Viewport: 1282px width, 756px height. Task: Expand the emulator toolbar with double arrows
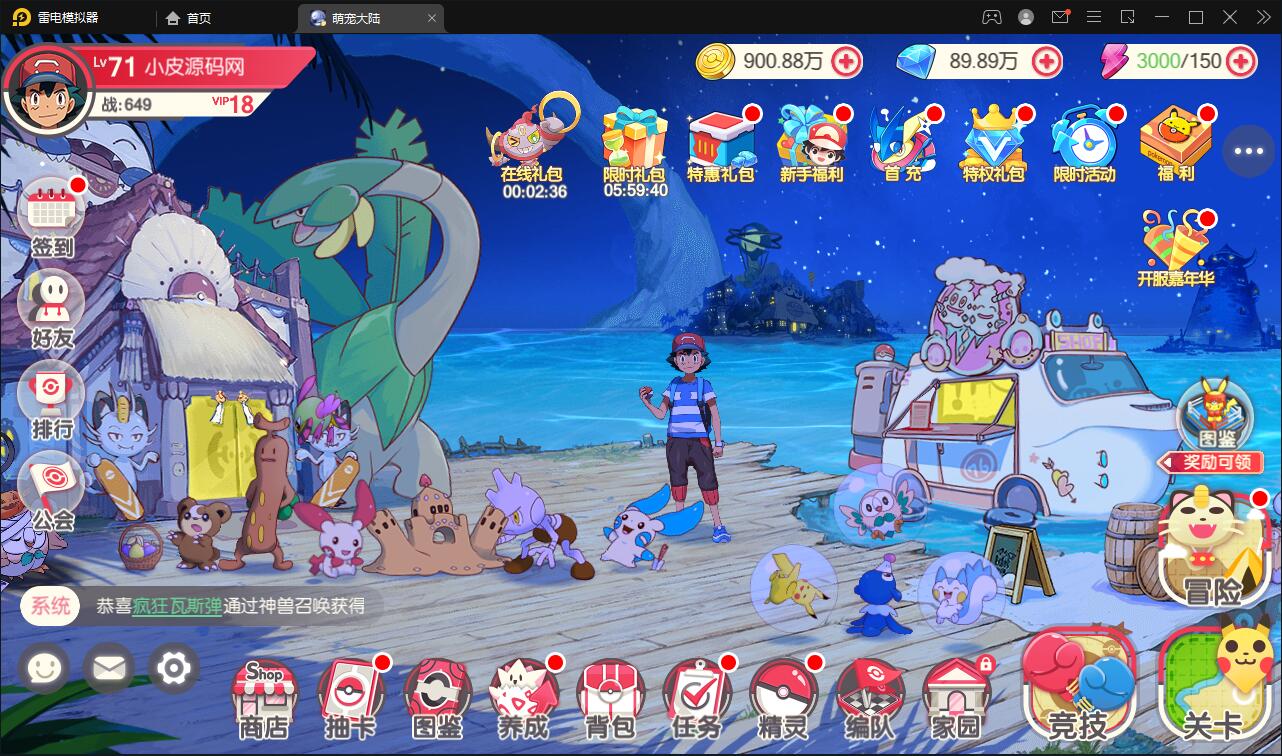[1265, 17]
